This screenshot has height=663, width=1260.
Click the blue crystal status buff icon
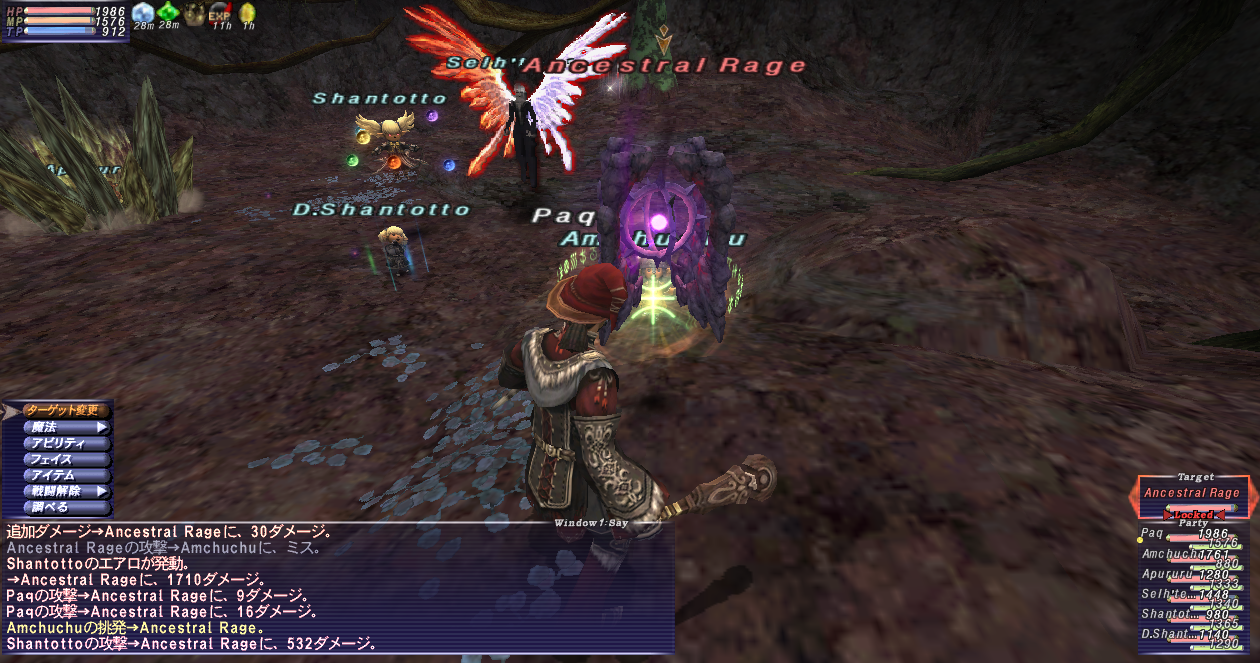tap(143, 14)
